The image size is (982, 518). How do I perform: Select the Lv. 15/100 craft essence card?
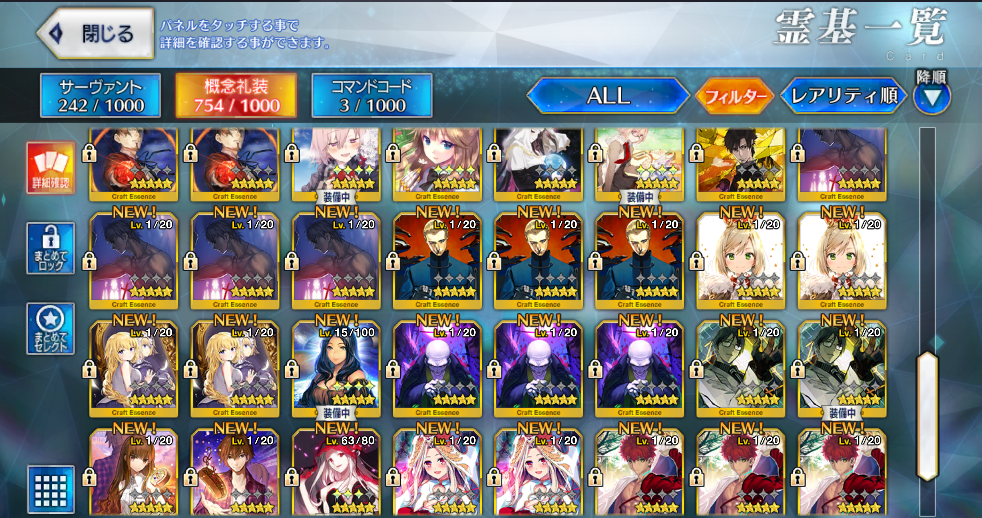pos(336,368)
